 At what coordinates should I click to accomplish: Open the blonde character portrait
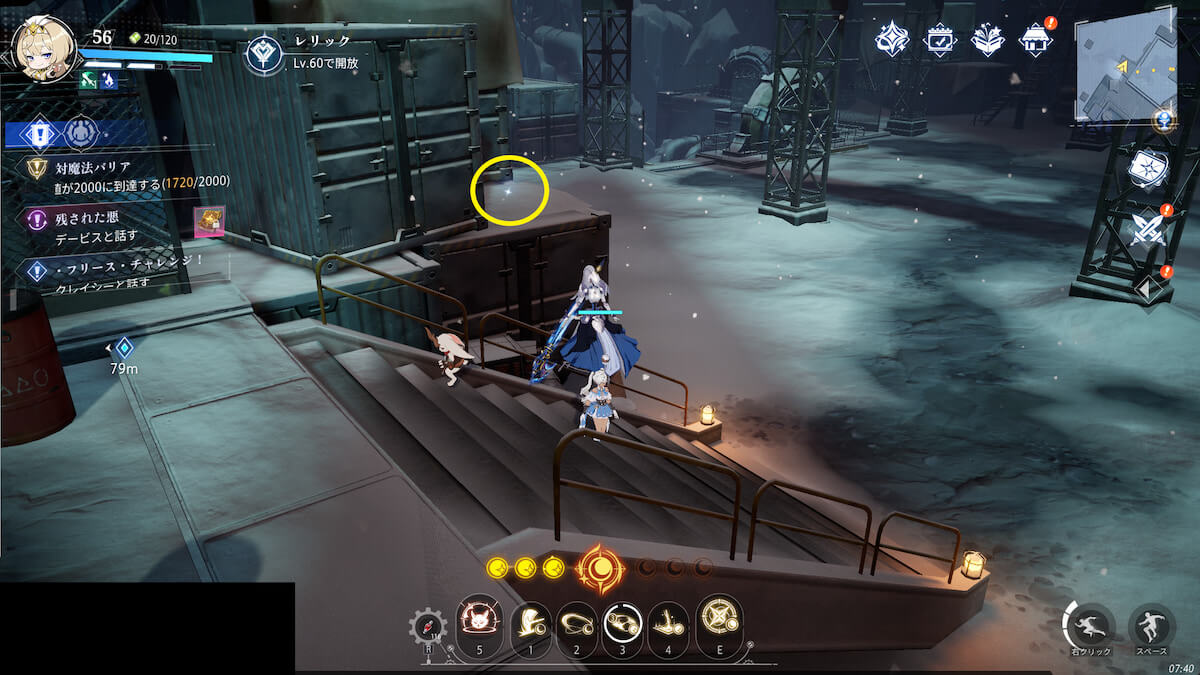pyautogui.click(x=44, y=48)
